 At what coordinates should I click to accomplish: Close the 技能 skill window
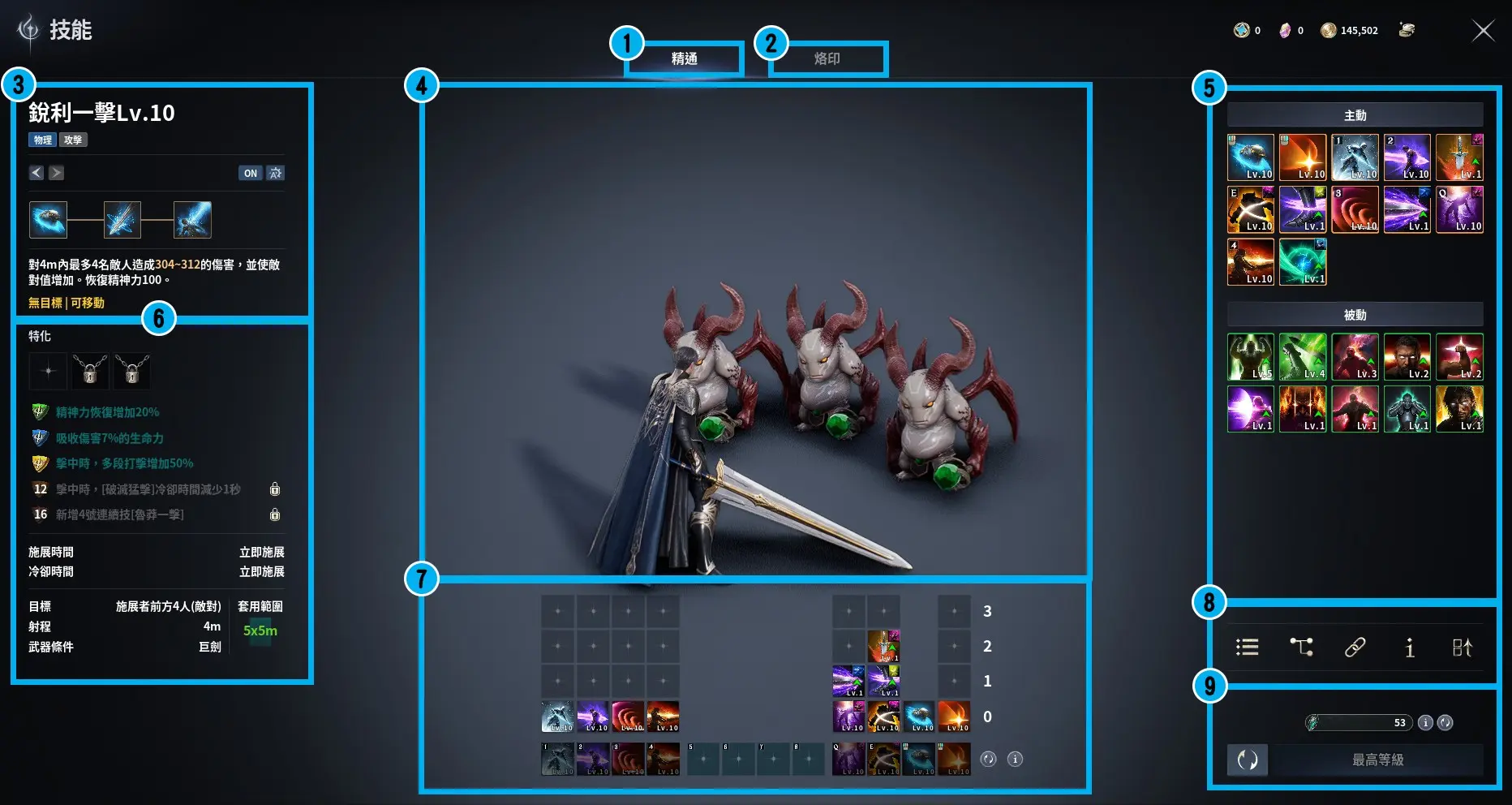(x=1483, y=31)
